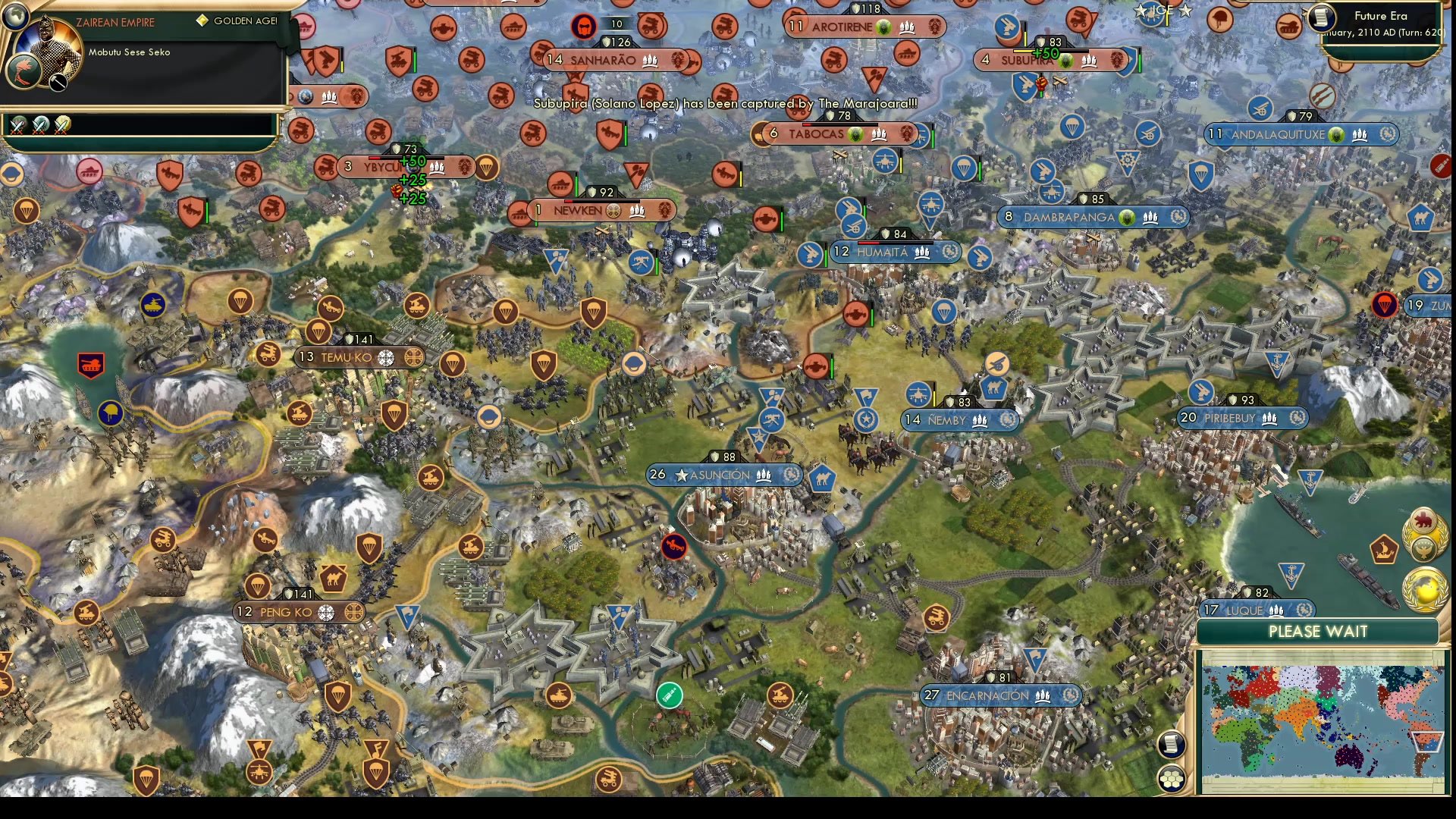This screenshot has width=1456, height=819.
Task: Click the bear emblem notification medal
Action: [x=1423, y=519]
